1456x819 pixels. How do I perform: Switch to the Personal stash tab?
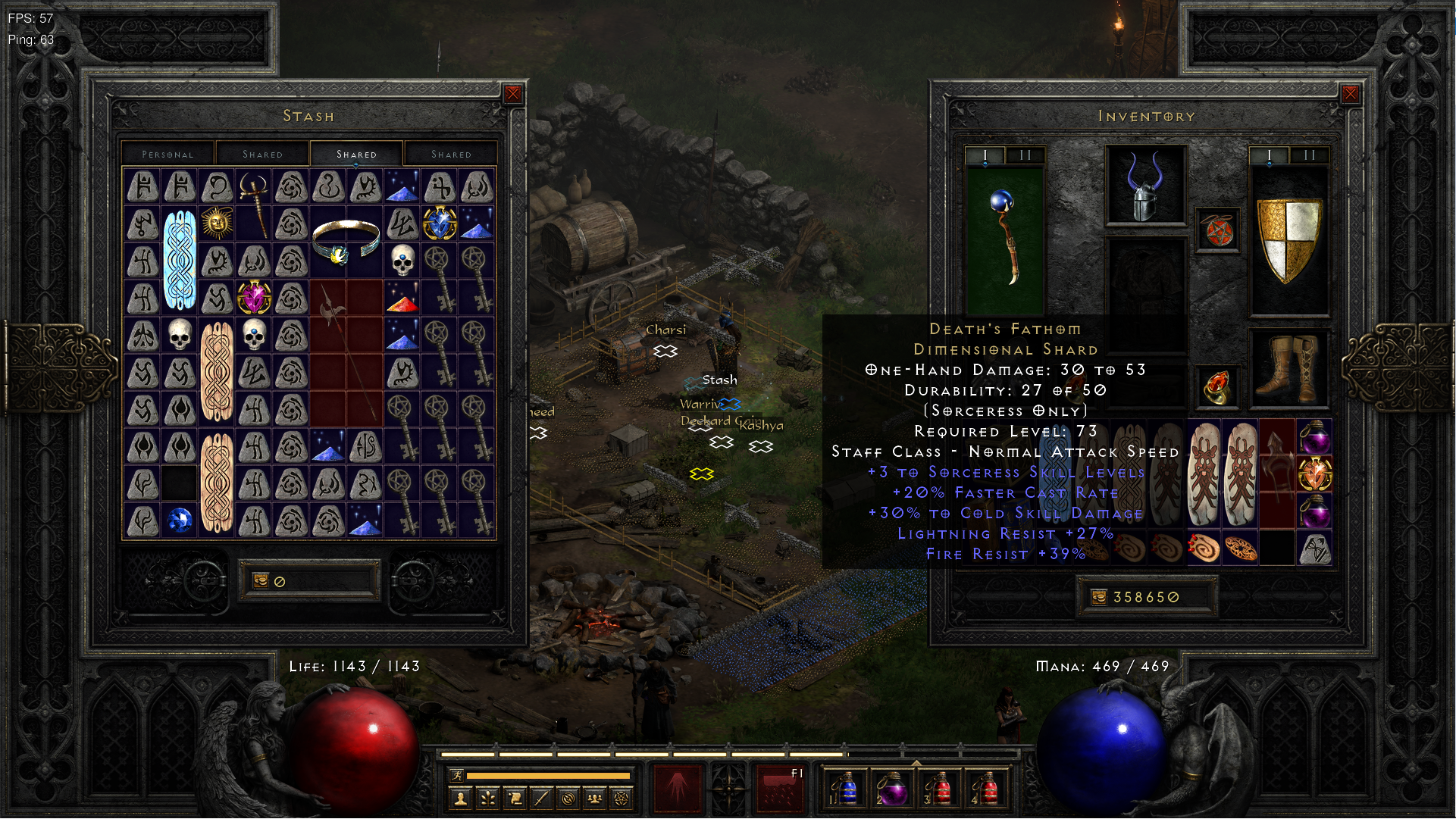click(167, 154)
